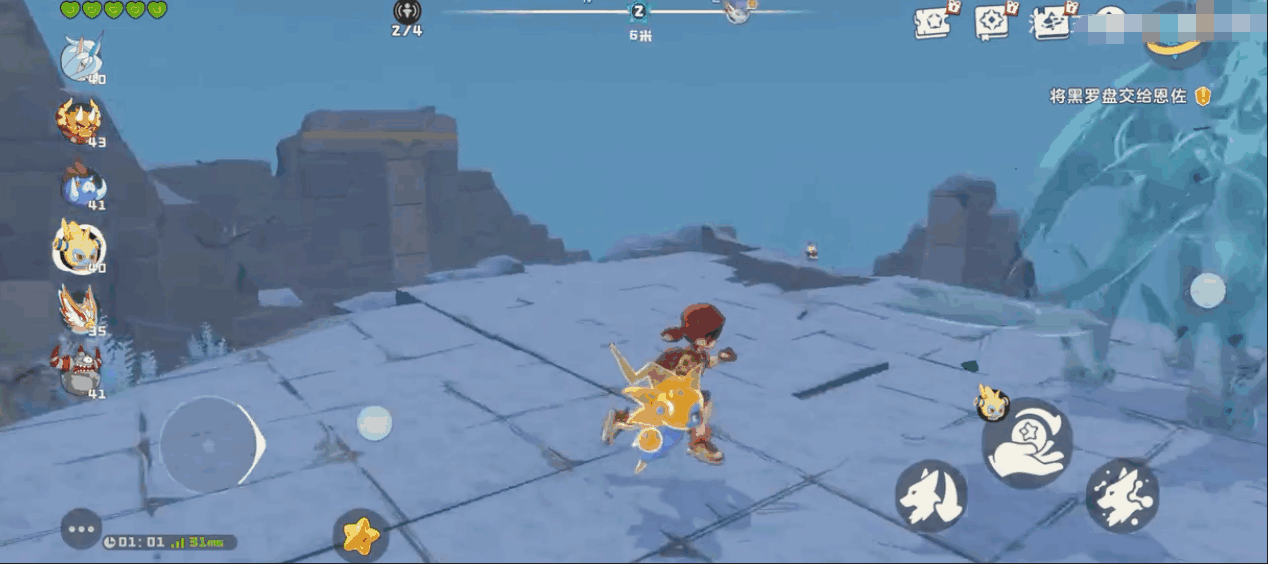Choose the orange horned pet at level 43
This screenshot has height=564, width=1268.
(79, 121)
